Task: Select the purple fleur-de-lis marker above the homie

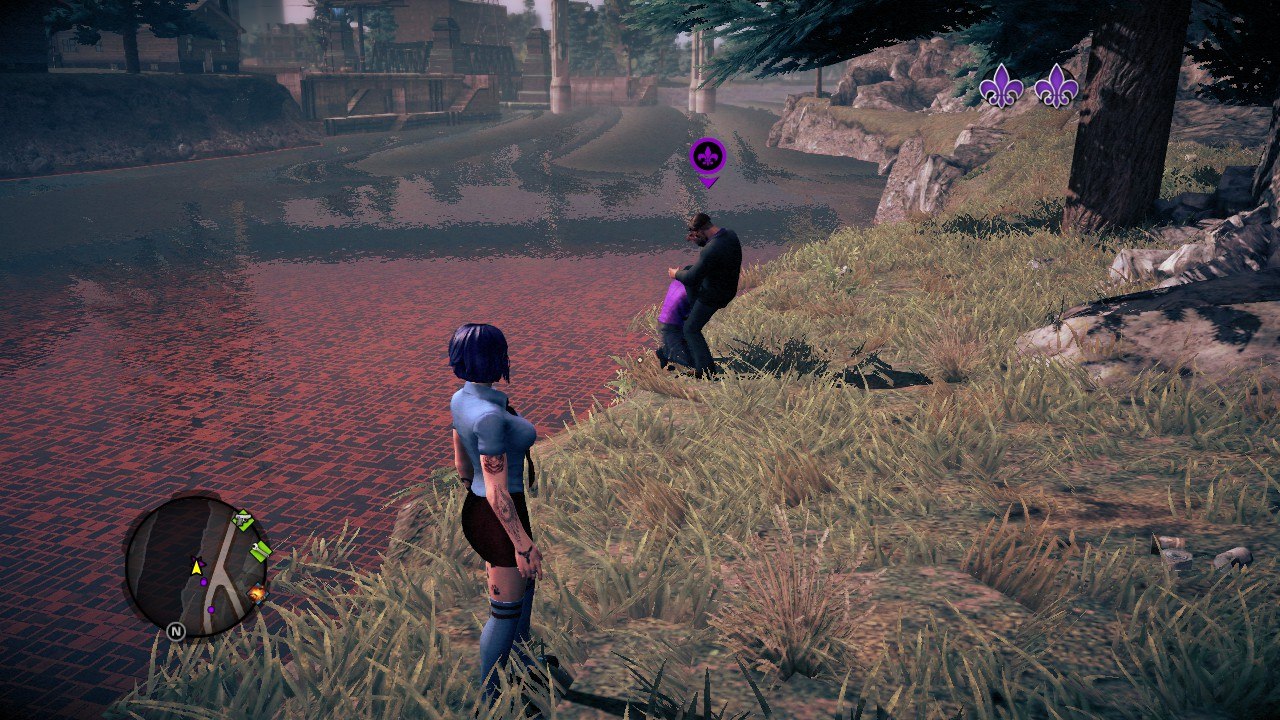Action: click(708, 156)
